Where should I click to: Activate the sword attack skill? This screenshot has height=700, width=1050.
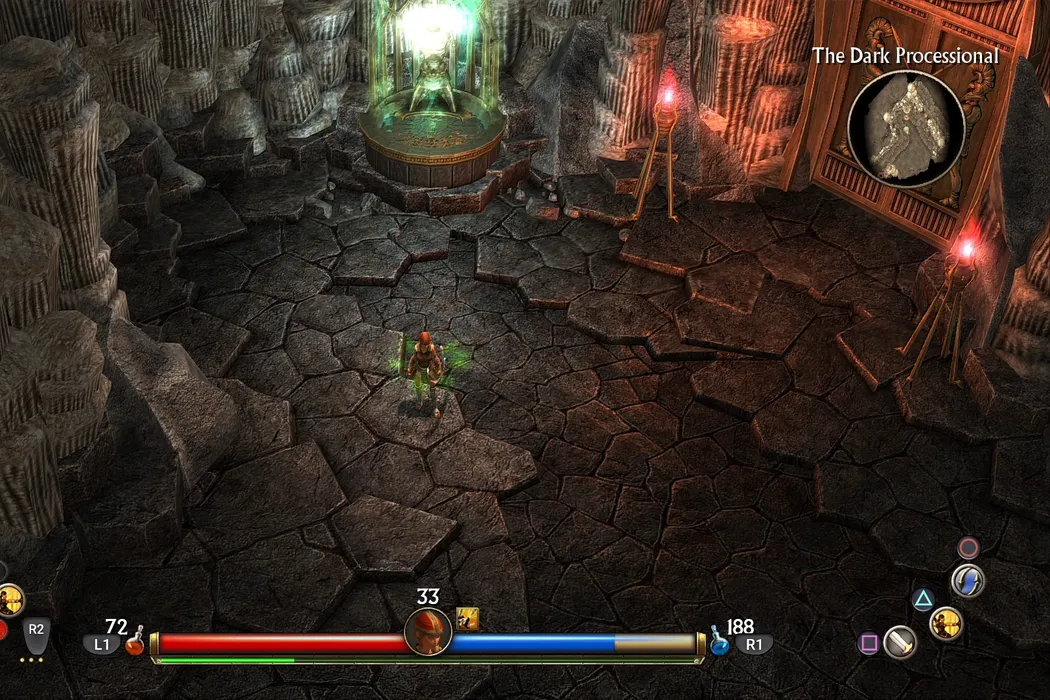click(x=900, y=642)
